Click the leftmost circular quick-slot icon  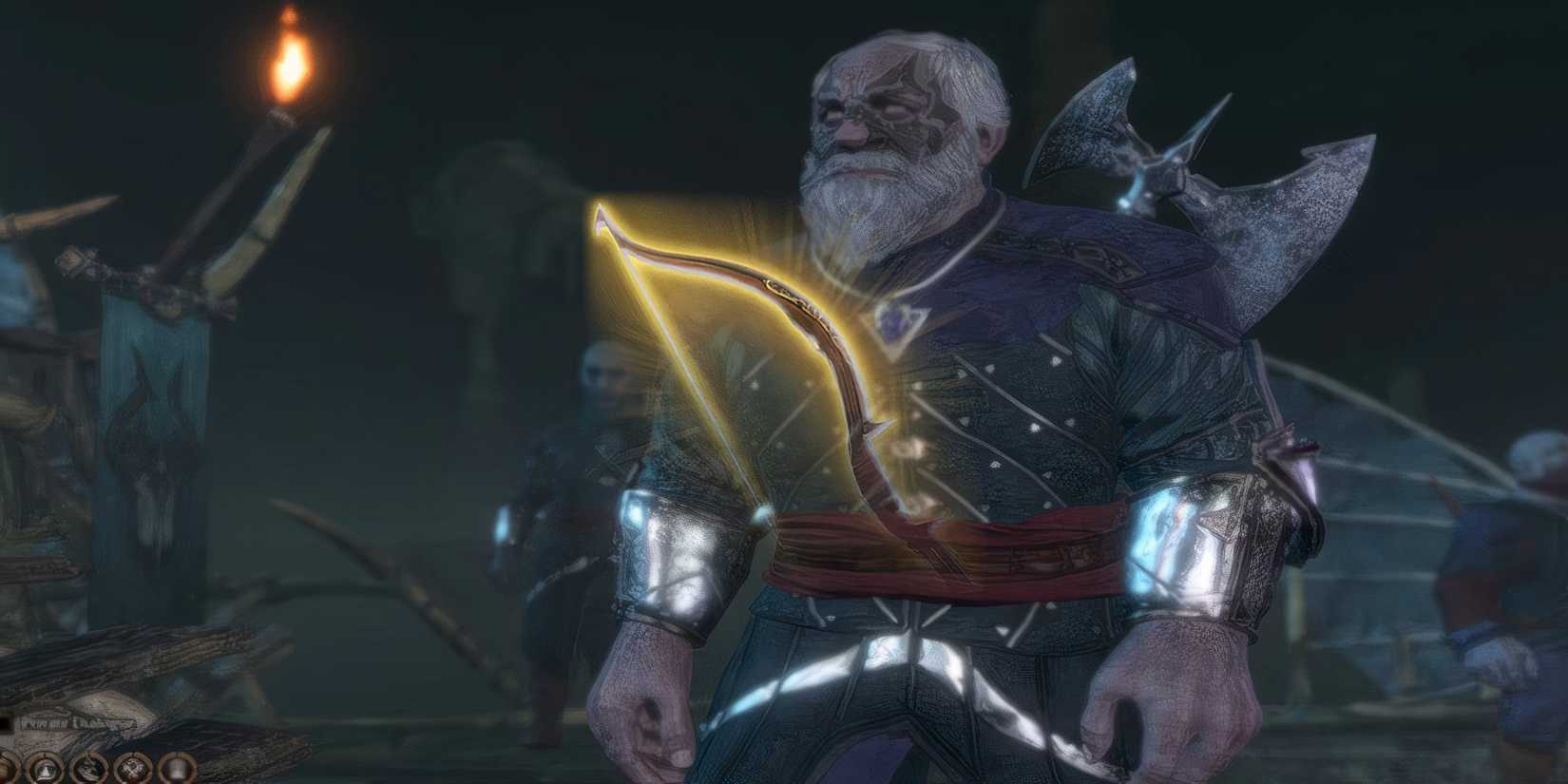tap(5, 770)
